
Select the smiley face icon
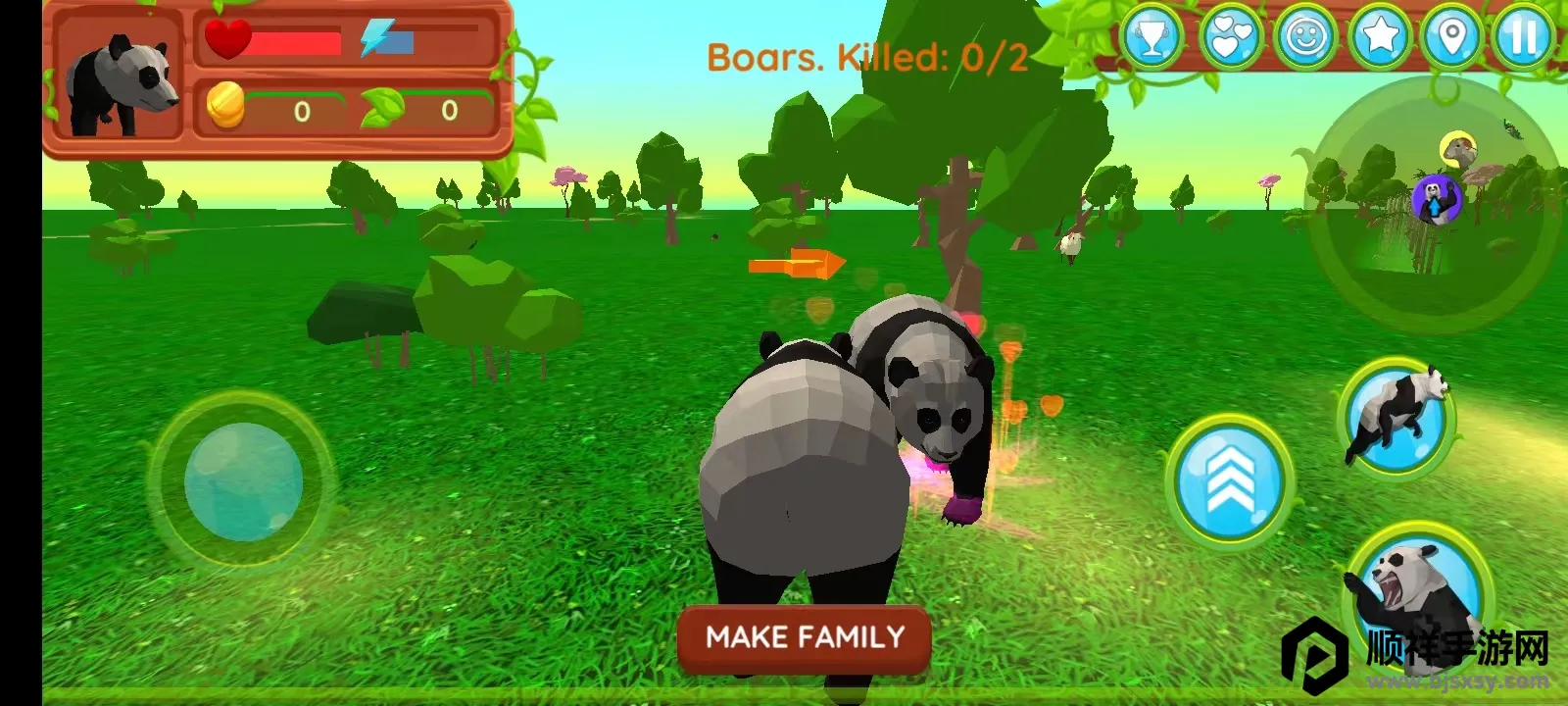pyautogui.click(x=1305, y=38)
